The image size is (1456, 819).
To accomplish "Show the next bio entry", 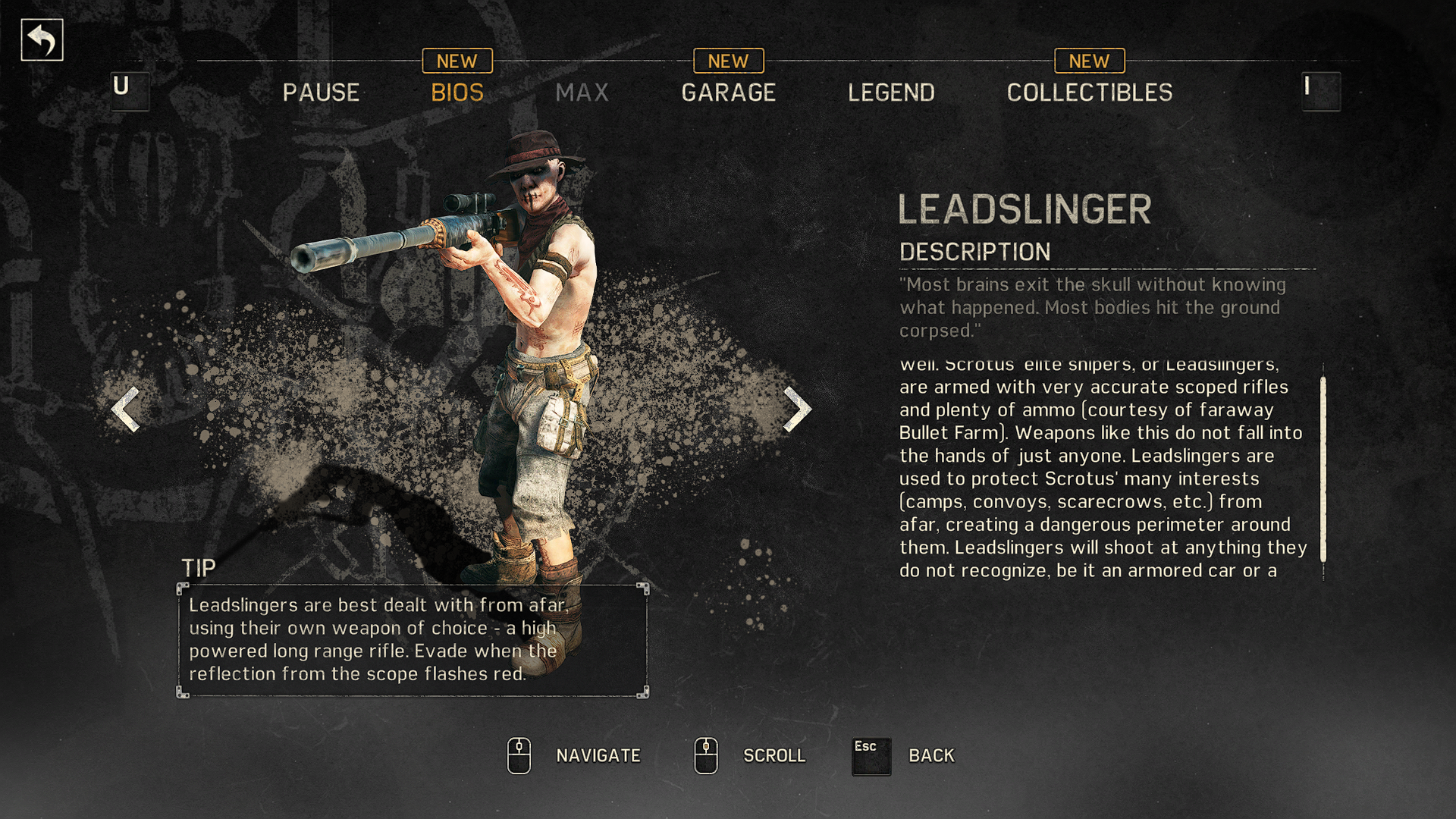I will click(796, 409).
